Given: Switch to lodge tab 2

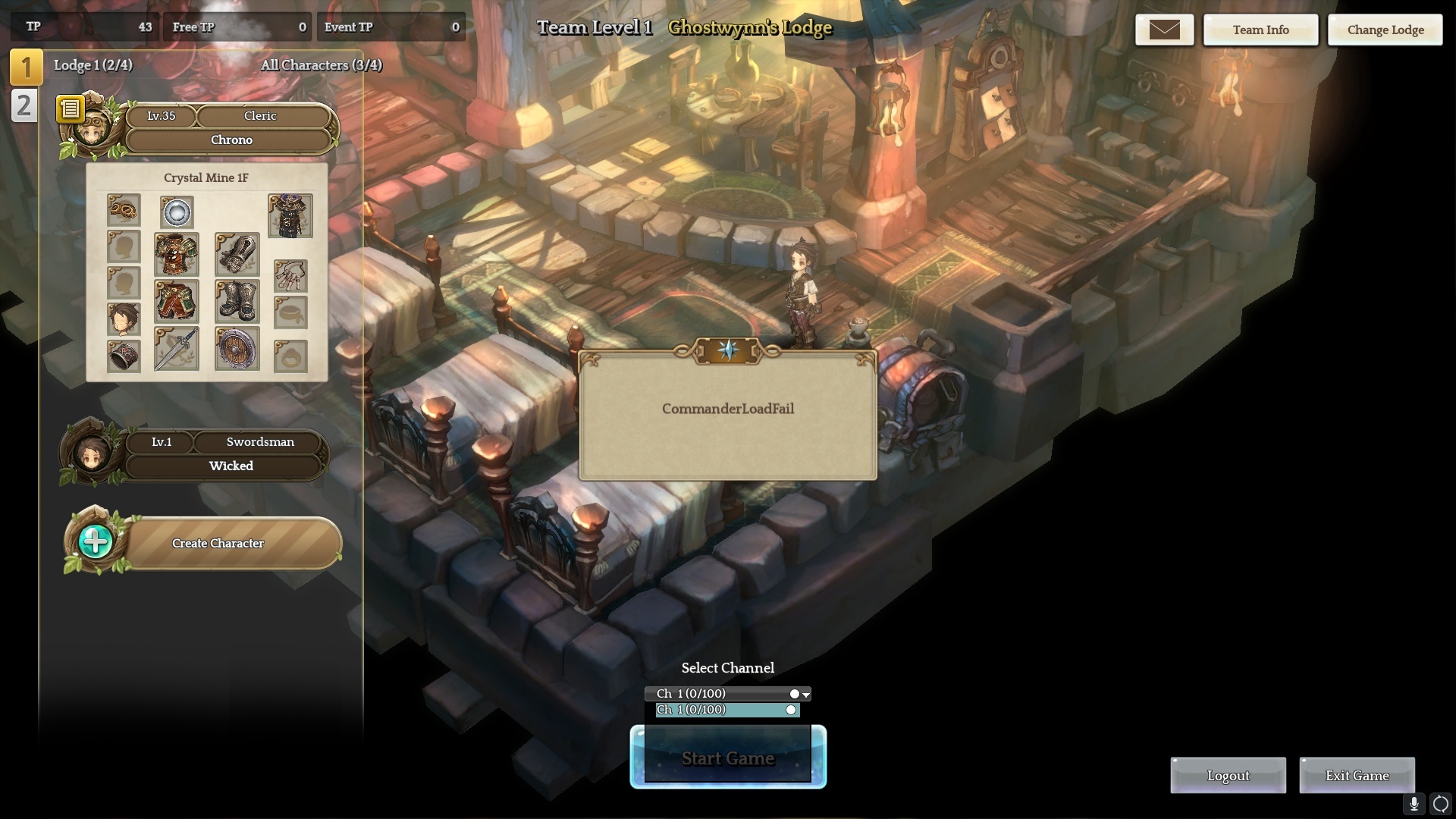Looking at the screenshot, I should tap(24, 105).
